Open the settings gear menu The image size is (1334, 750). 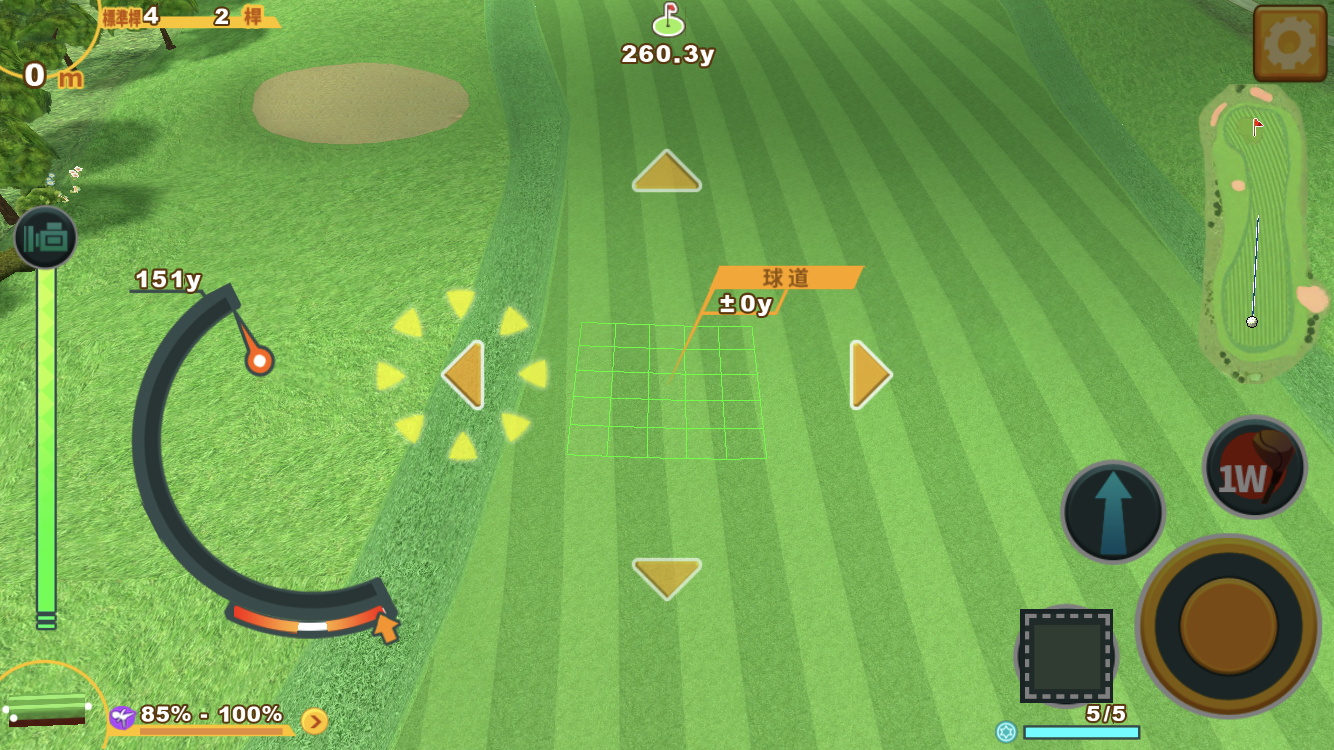tap(1289, 43)
